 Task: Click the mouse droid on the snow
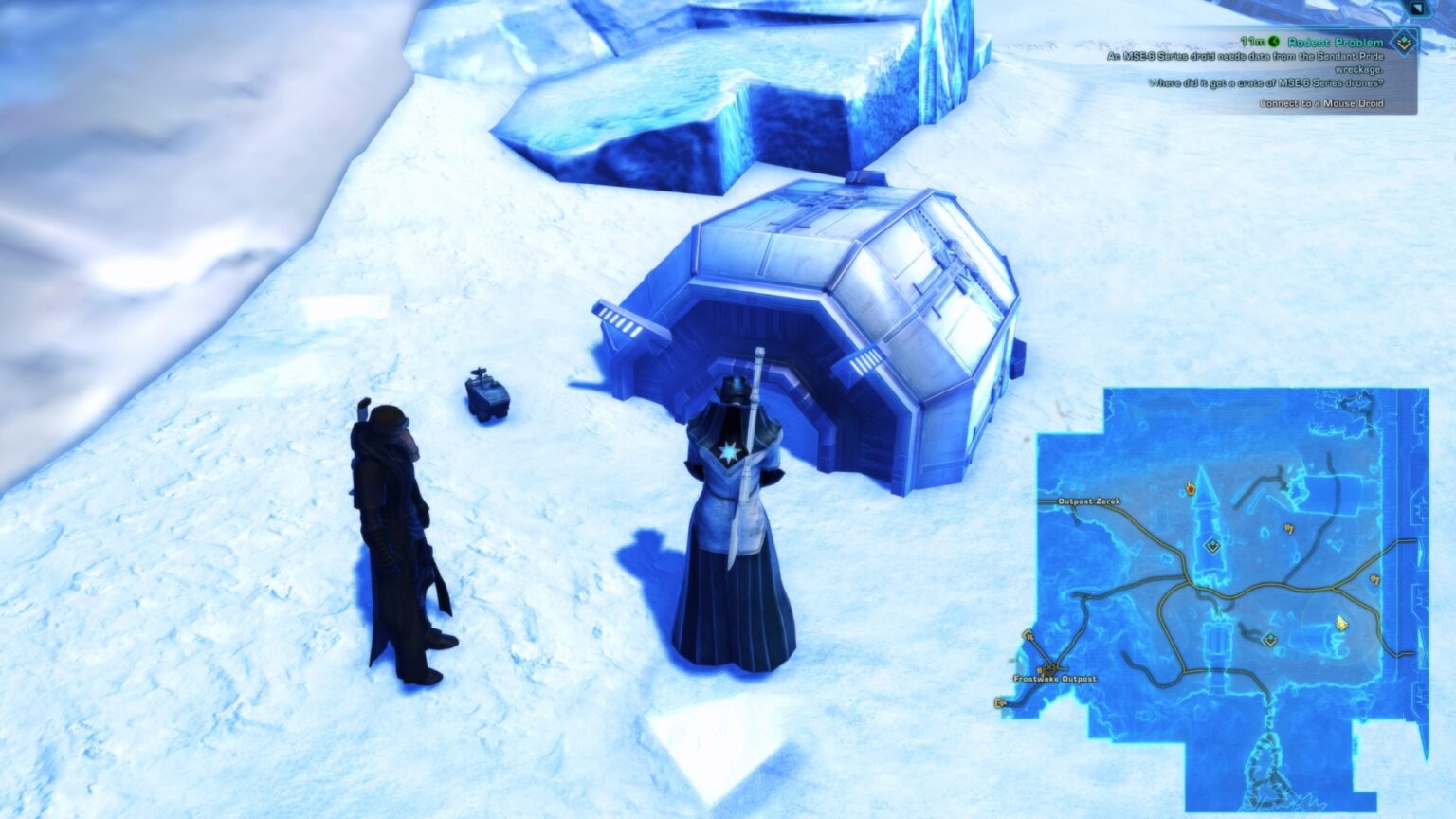point(486,395)
